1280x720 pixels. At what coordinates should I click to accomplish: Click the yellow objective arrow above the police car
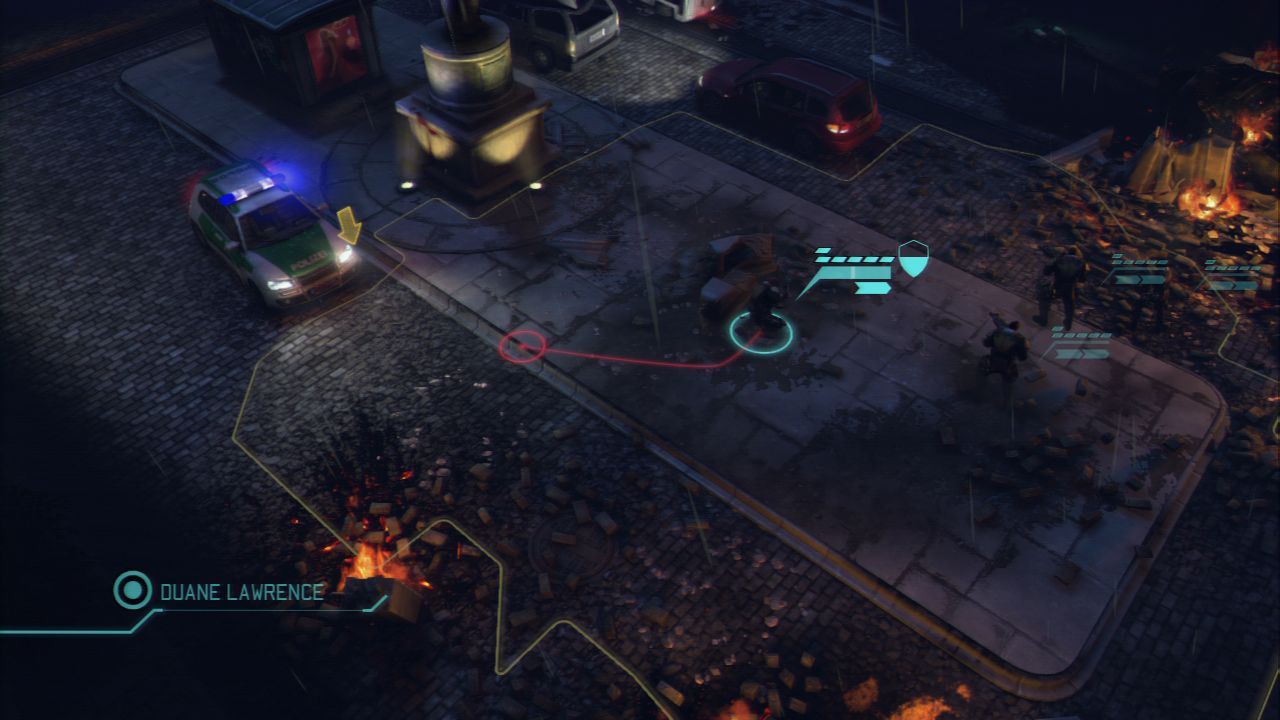click(349, 226)
